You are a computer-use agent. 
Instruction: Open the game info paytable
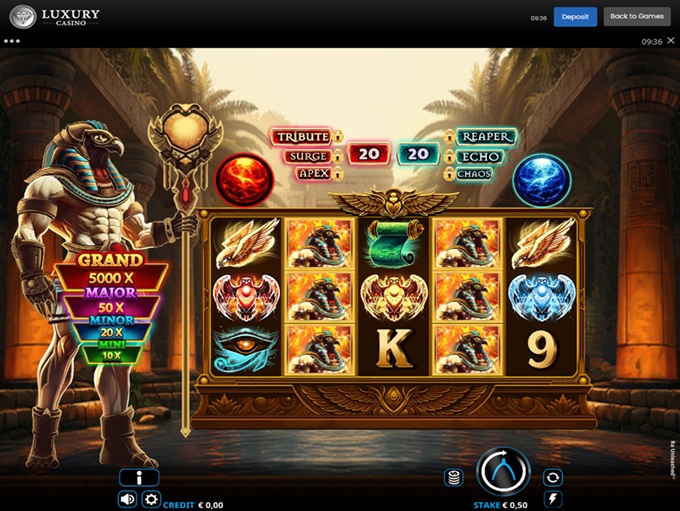139,478
